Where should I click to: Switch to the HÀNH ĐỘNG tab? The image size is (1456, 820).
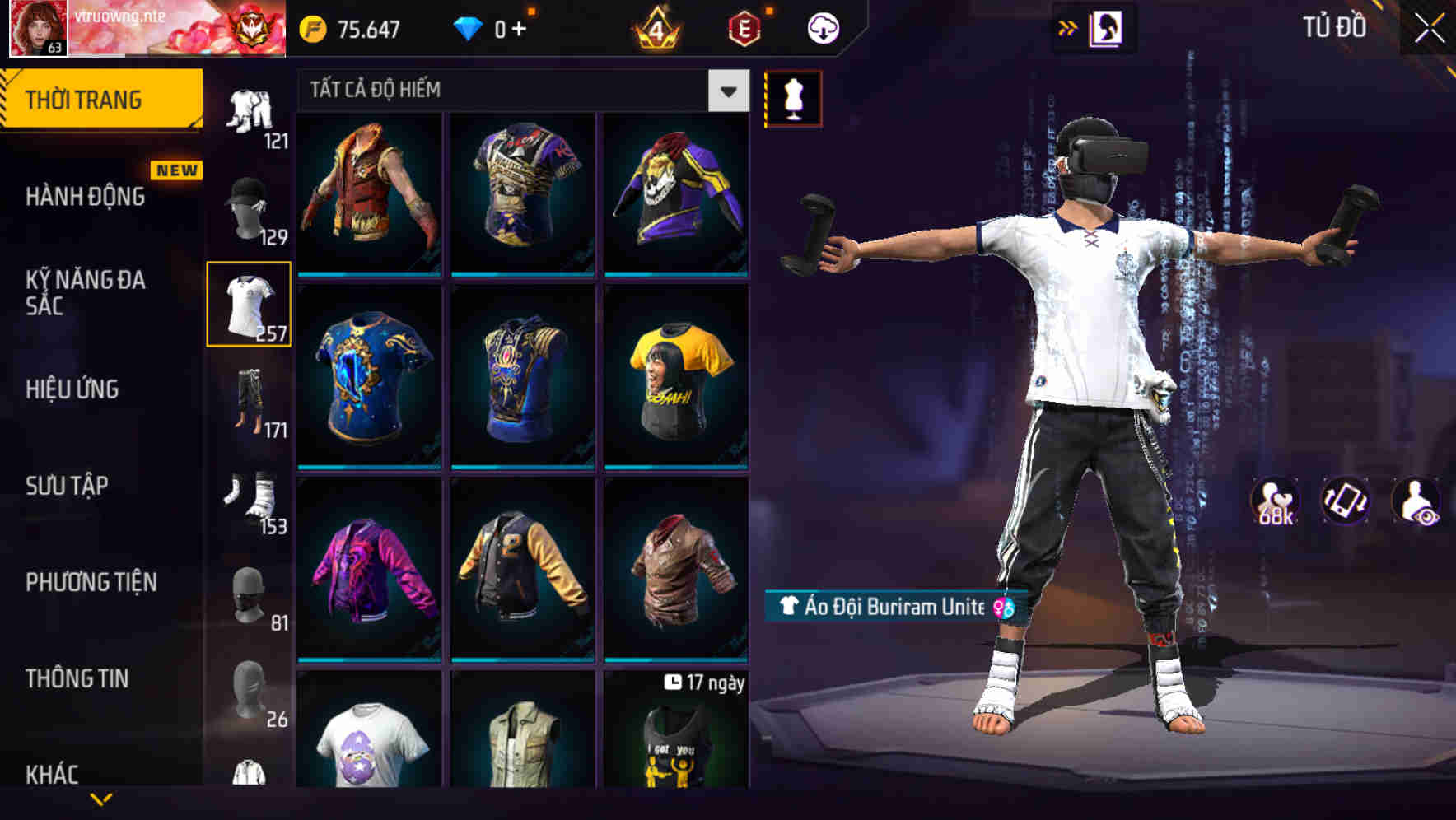tap(85, 198)
